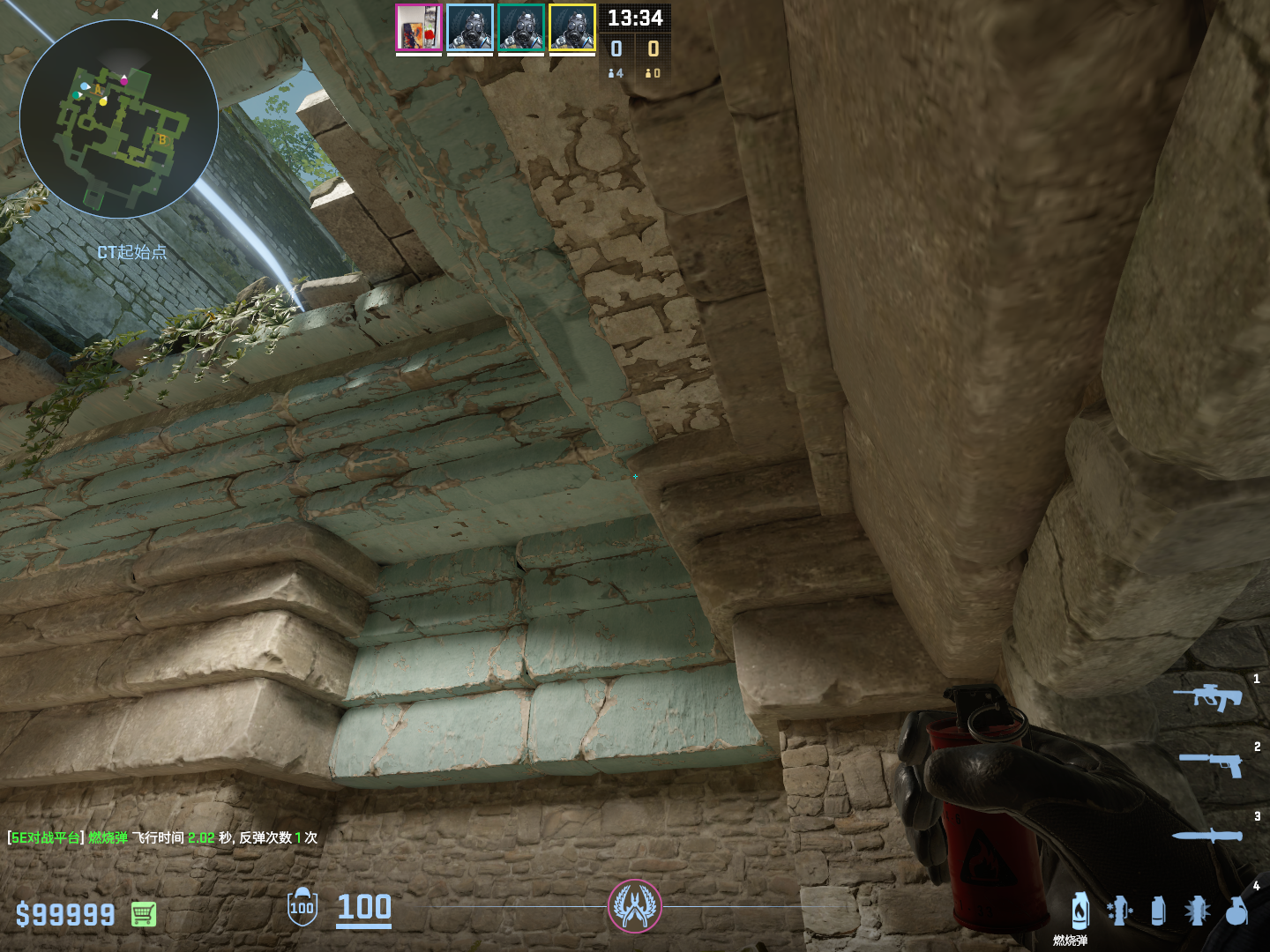Select the light-blue-bordered teammate avatar

click(x=470, y=28)
